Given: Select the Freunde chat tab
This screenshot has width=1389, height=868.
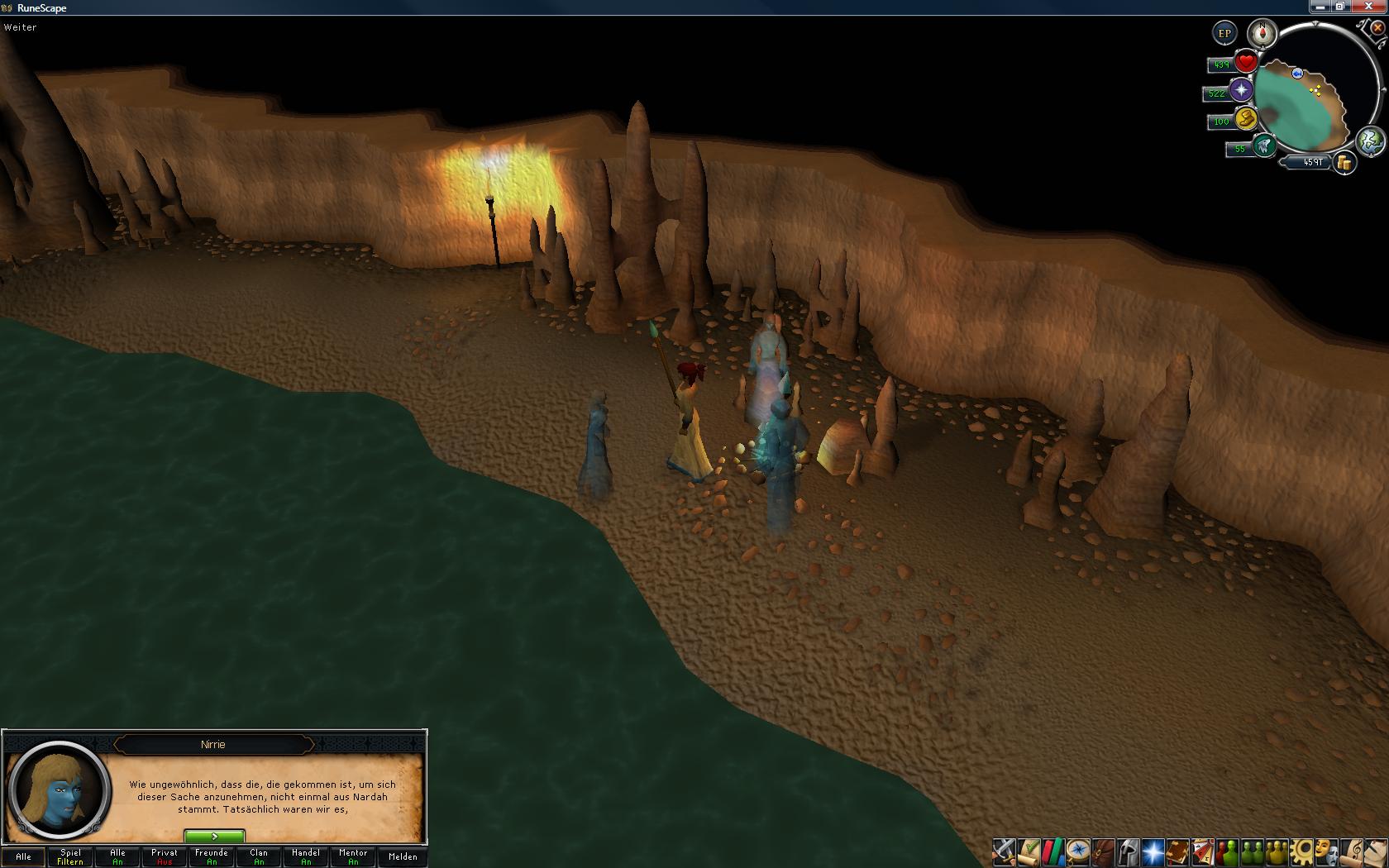Looking at the screenshot, I should click(x=212, y=856).
